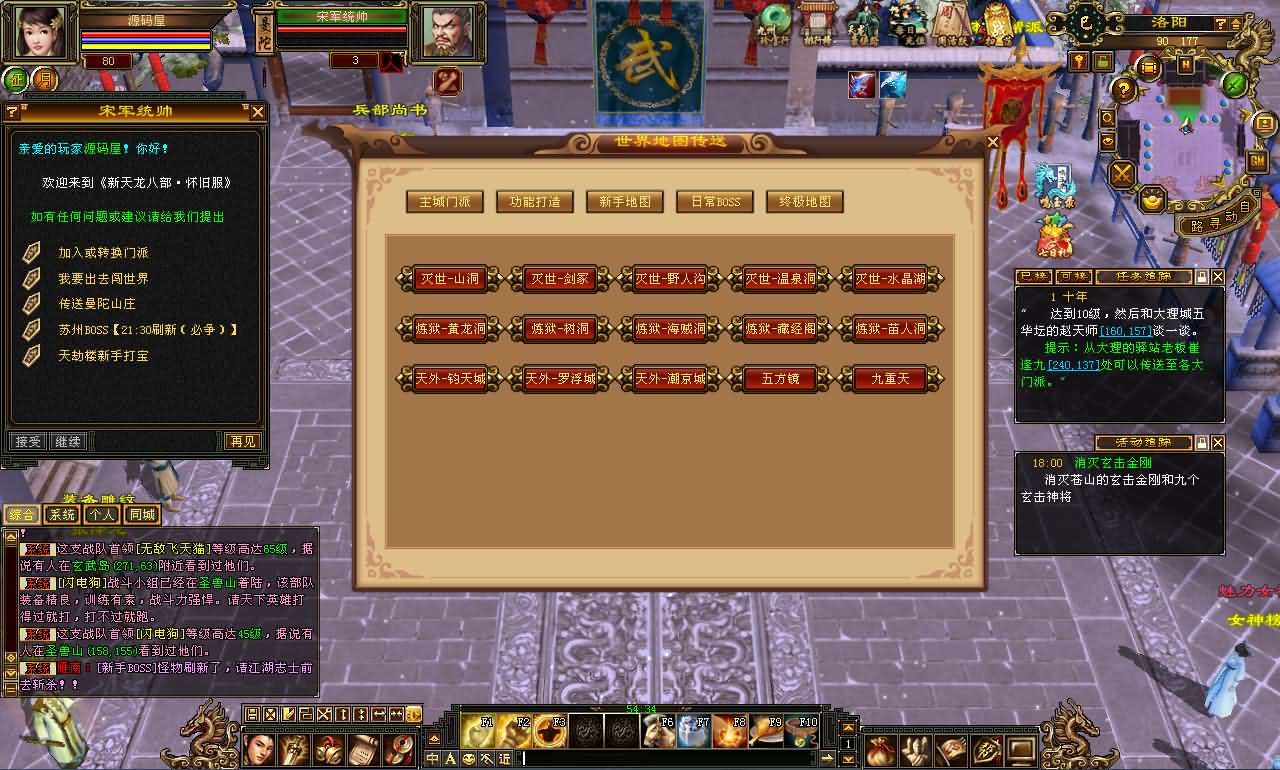Click the up arrow to change skill bar page

pyautogui.click(x=847, y=727)
